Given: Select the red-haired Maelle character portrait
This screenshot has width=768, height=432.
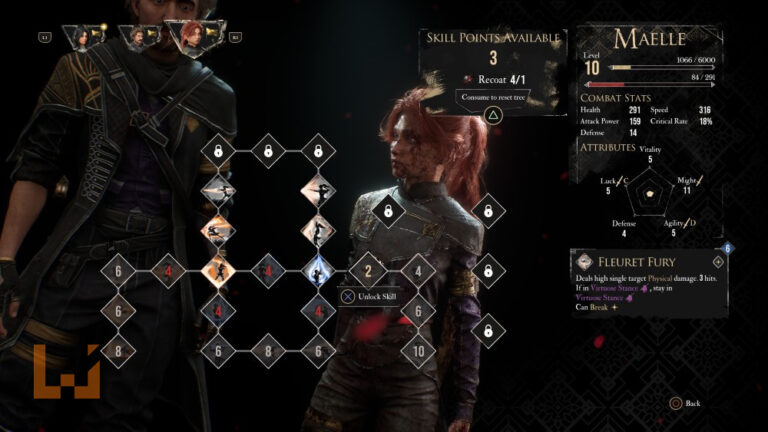Looking at the screenshot, I should (193, 37).
